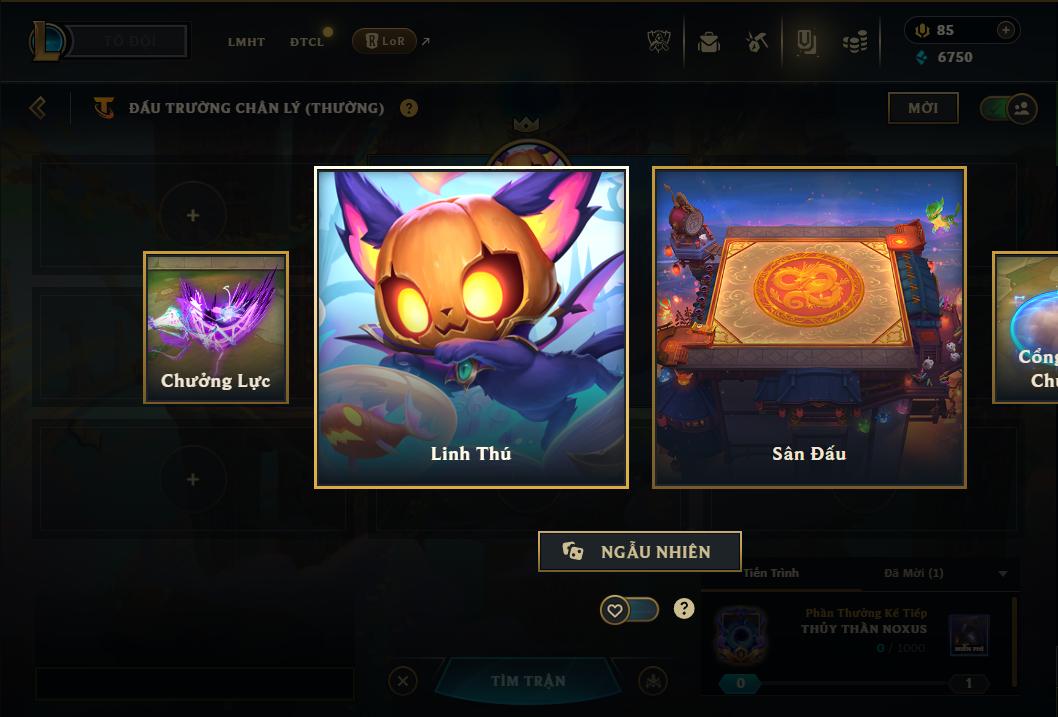Open the Chưởng Lực boom card

click(x=216, y=327)
